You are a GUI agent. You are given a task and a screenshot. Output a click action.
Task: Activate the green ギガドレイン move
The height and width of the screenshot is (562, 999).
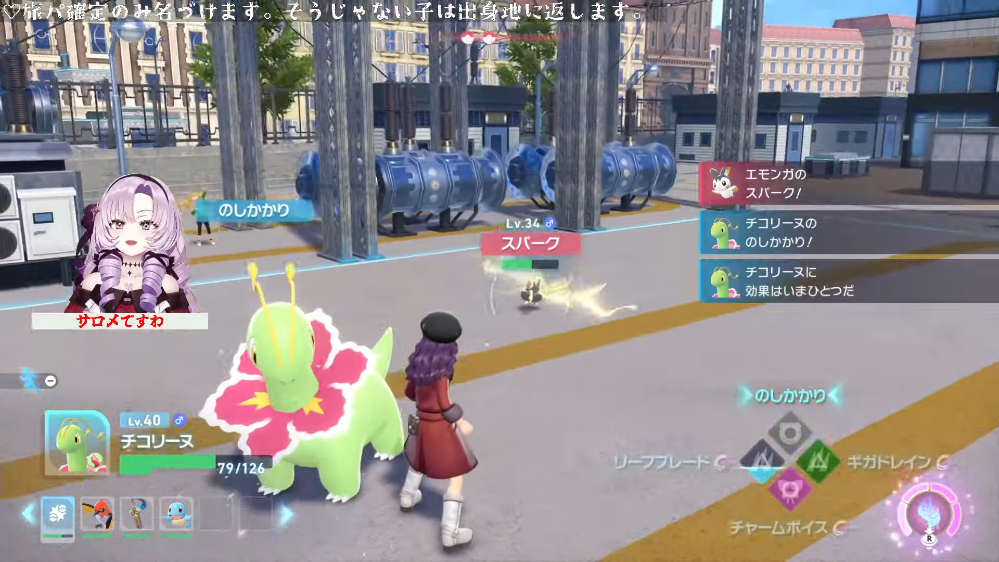[818, 459]
